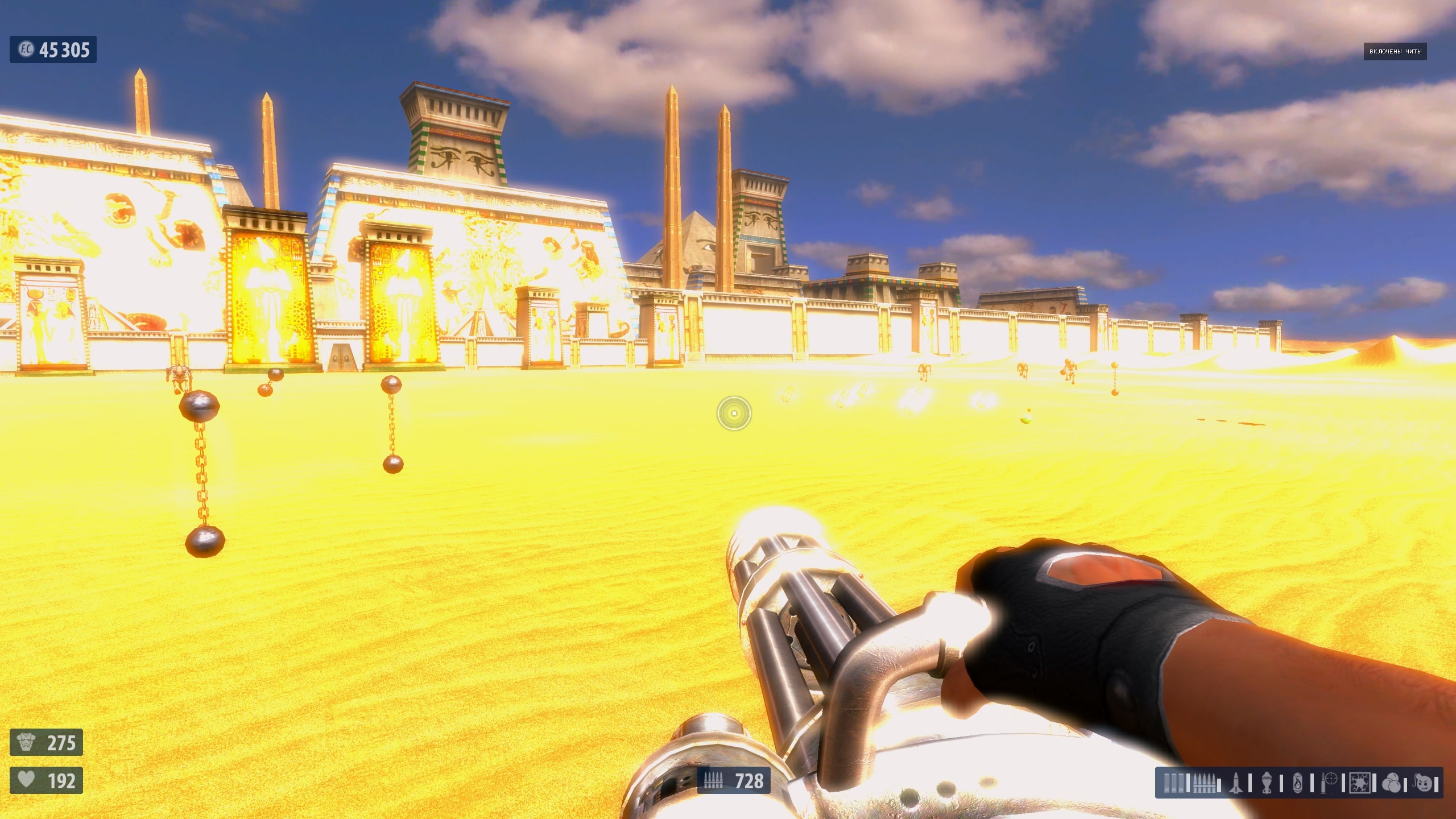
Task: Pick the grenade ammo icon
Action: (x=1267, y=783)
